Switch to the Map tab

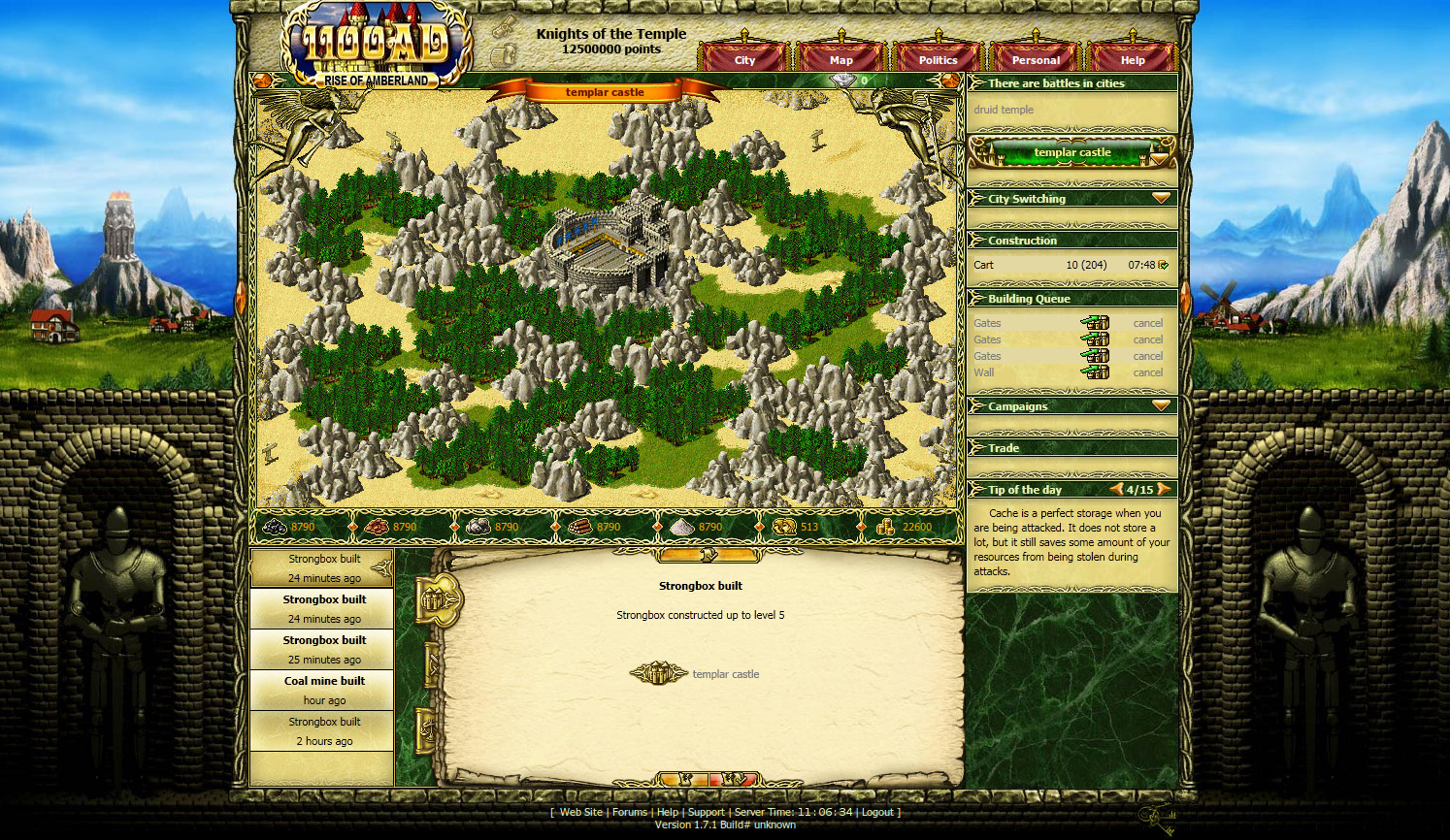841,60
